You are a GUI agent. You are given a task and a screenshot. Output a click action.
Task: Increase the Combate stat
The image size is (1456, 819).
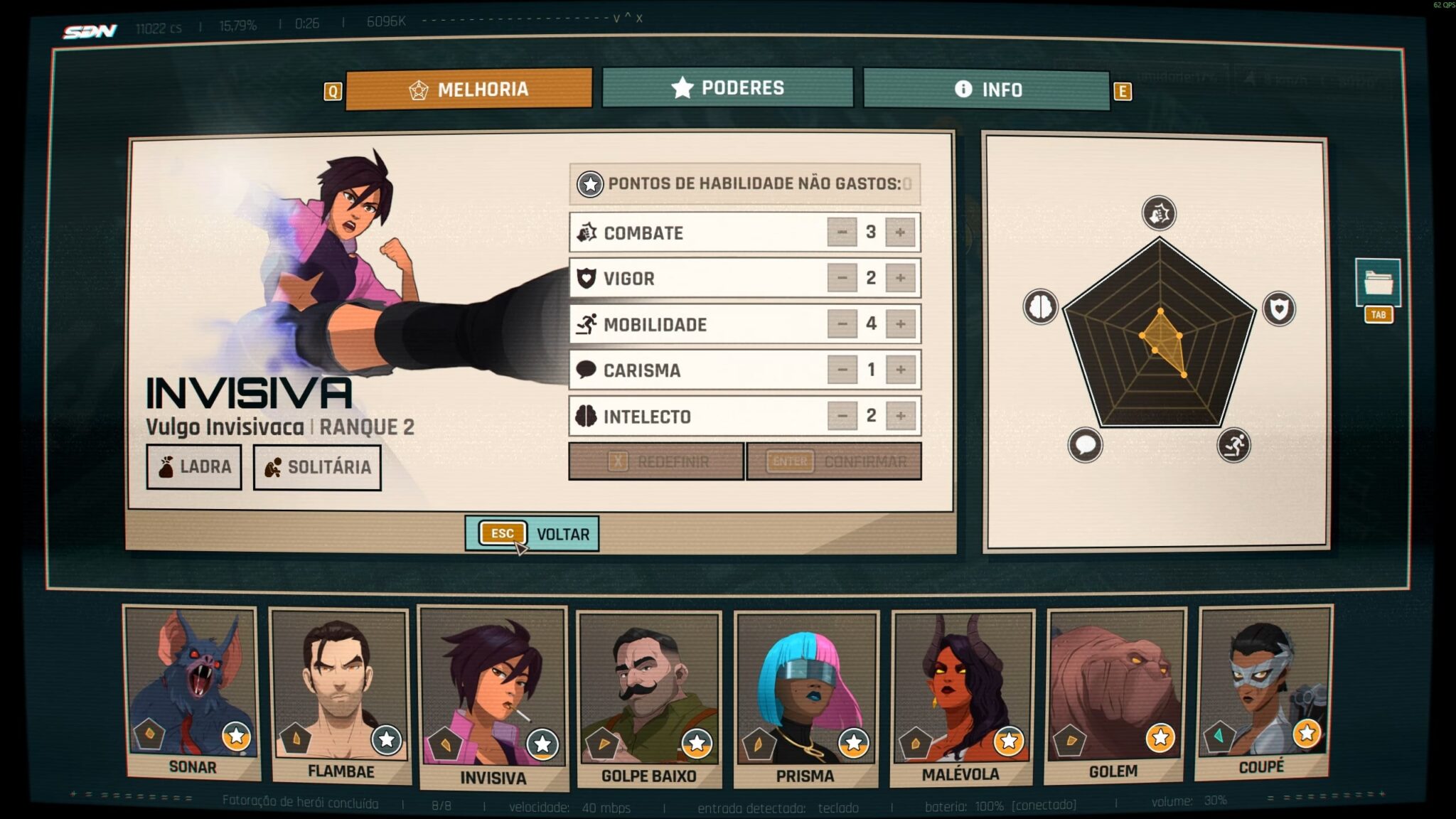tap(900, 232)
